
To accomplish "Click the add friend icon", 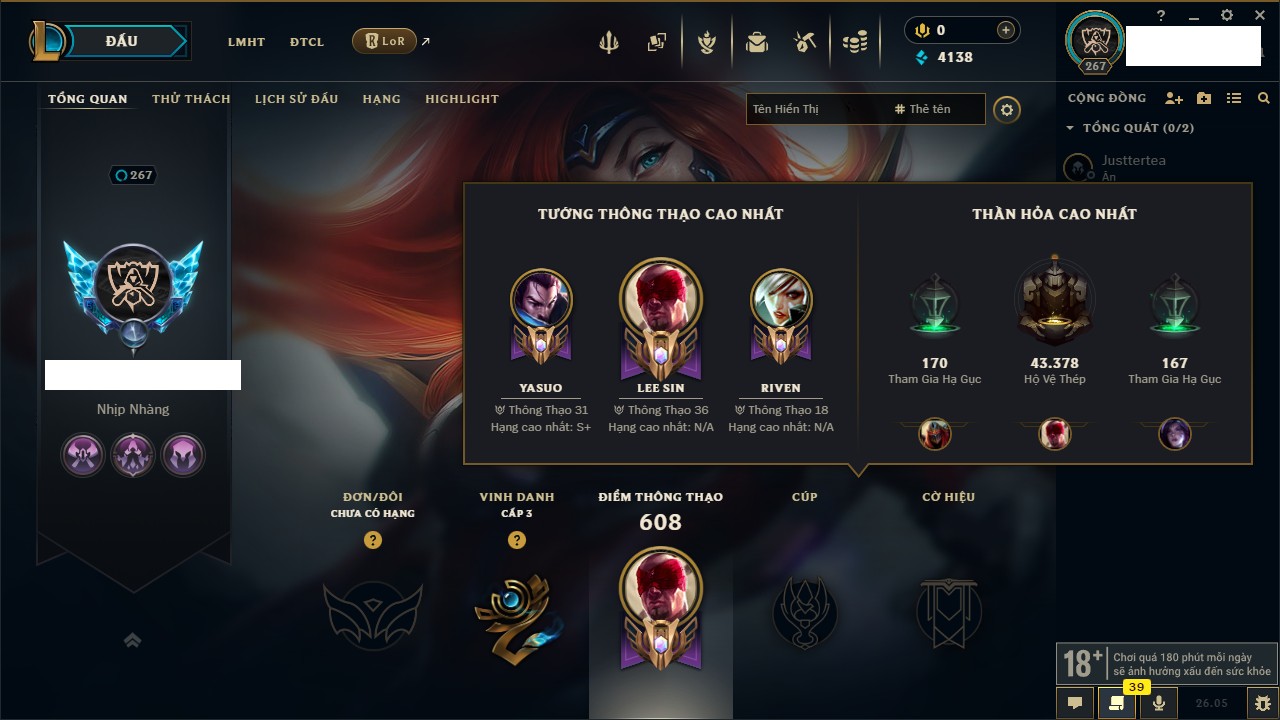I will coord(1174,98).
